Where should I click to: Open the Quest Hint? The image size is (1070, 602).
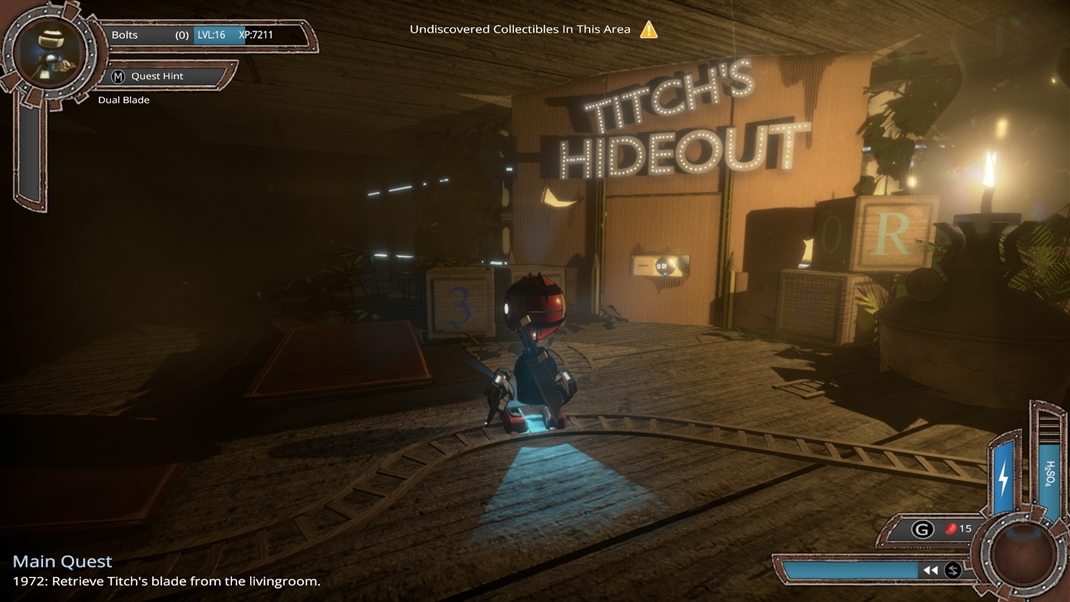(x=156, y=76)
